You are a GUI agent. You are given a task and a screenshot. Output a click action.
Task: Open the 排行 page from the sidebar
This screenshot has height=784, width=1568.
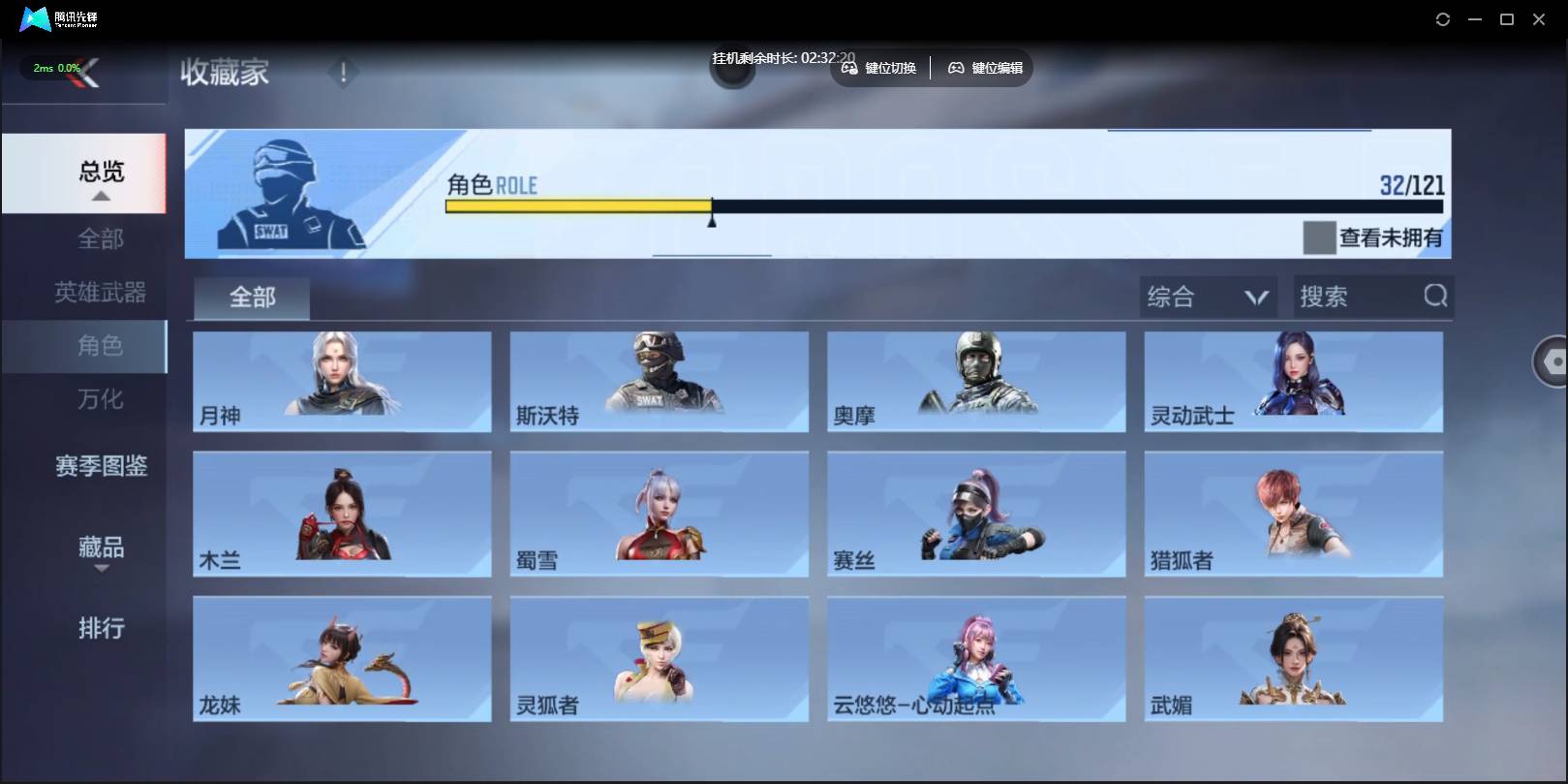99,629
